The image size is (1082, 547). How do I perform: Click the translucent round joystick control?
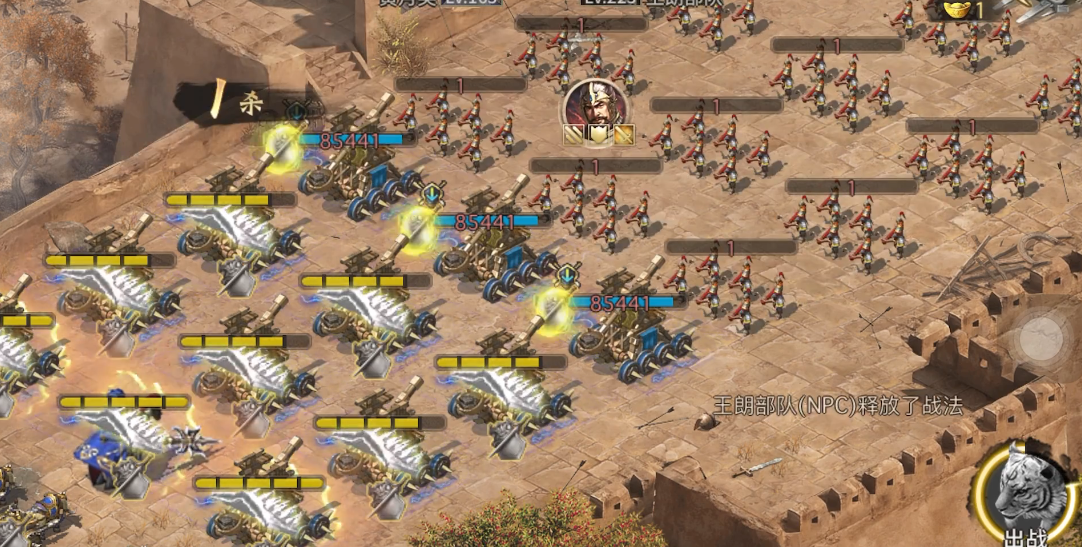1042,337
